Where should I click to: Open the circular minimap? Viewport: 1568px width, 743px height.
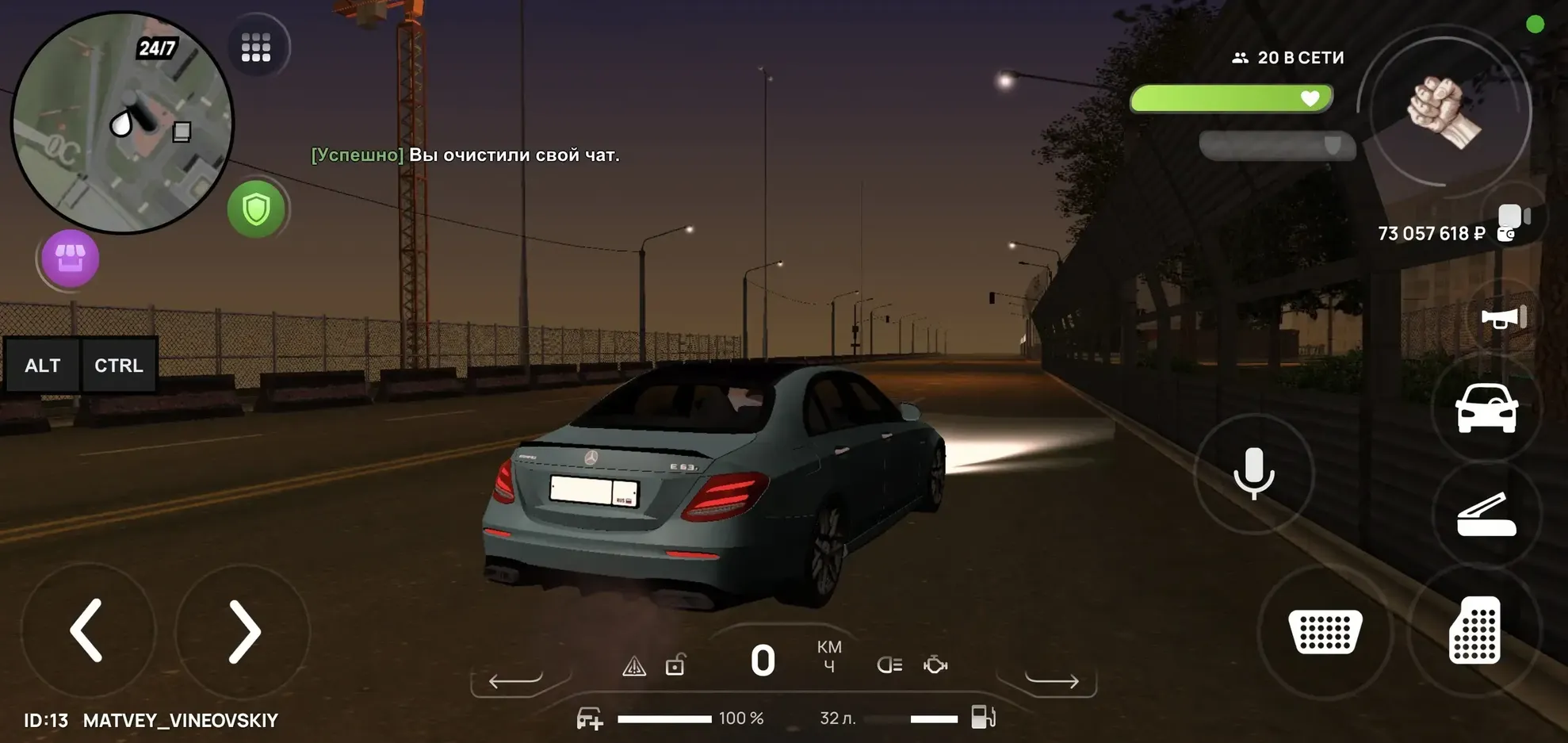tap(122, 123)
